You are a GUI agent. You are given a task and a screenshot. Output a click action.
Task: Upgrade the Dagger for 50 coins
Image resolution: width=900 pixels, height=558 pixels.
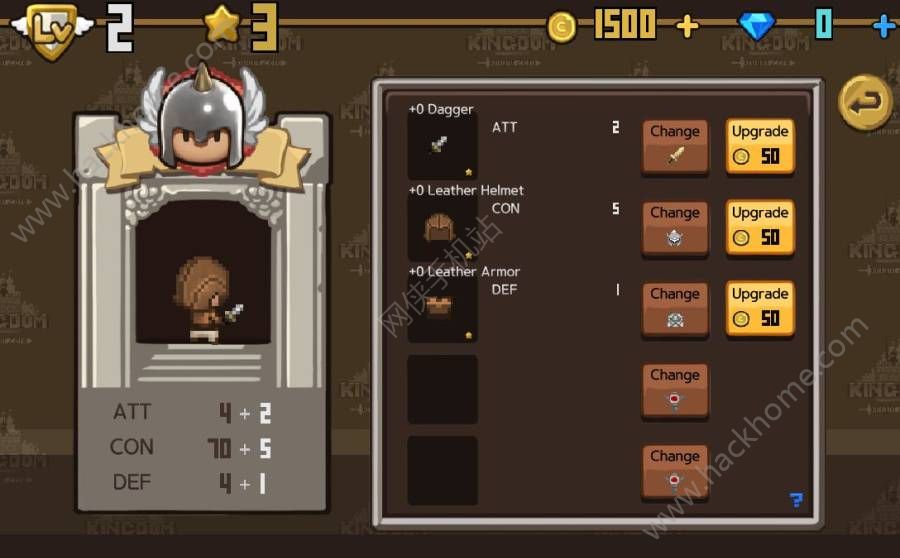(x=760, y=146)
